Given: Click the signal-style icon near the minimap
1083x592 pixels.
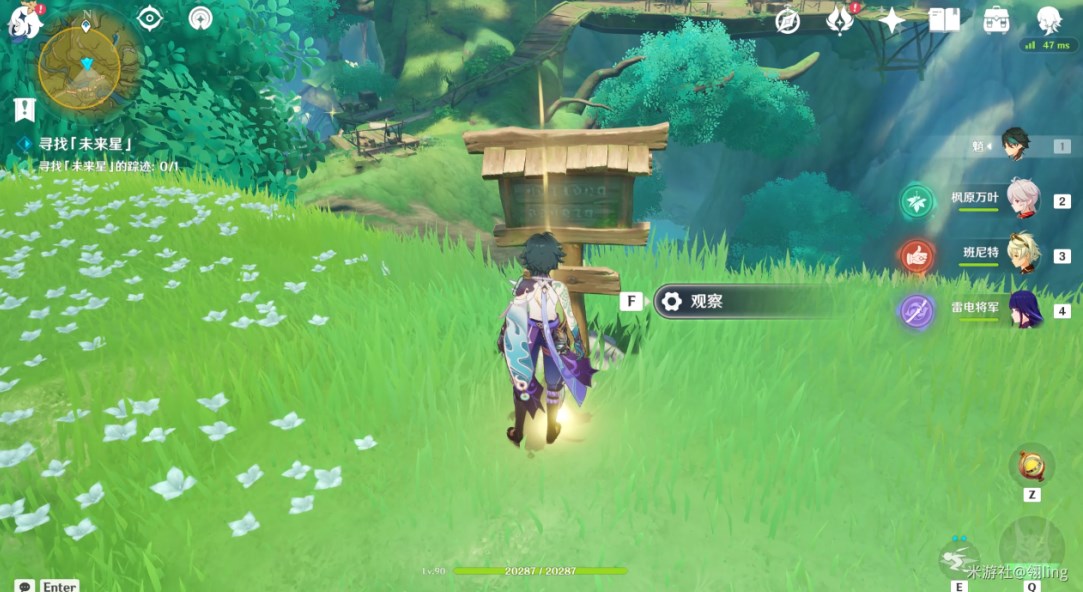Looking at the screenshot, I should 200,18.
